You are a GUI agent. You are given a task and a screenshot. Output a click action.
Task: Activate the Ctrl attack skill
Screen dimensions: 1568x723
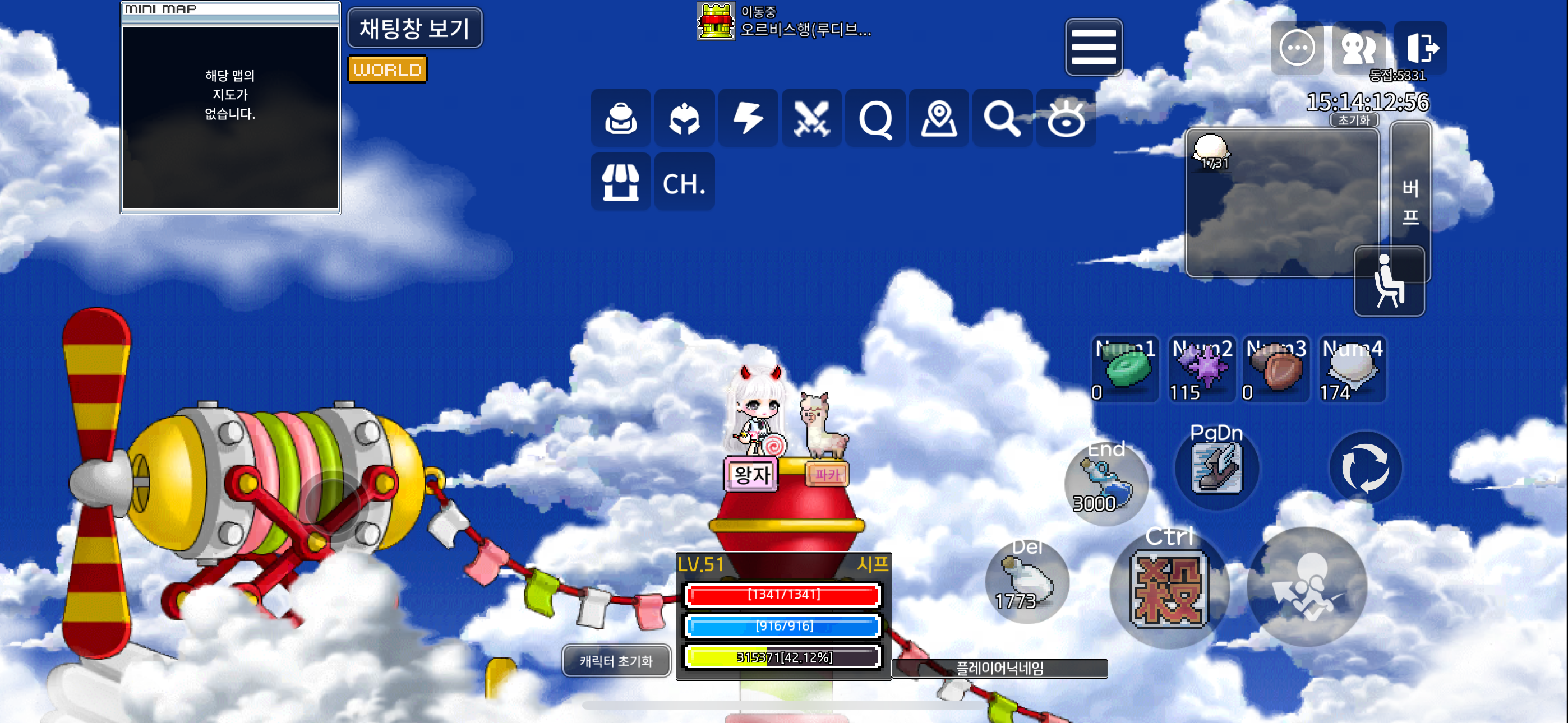[1169, 588]
